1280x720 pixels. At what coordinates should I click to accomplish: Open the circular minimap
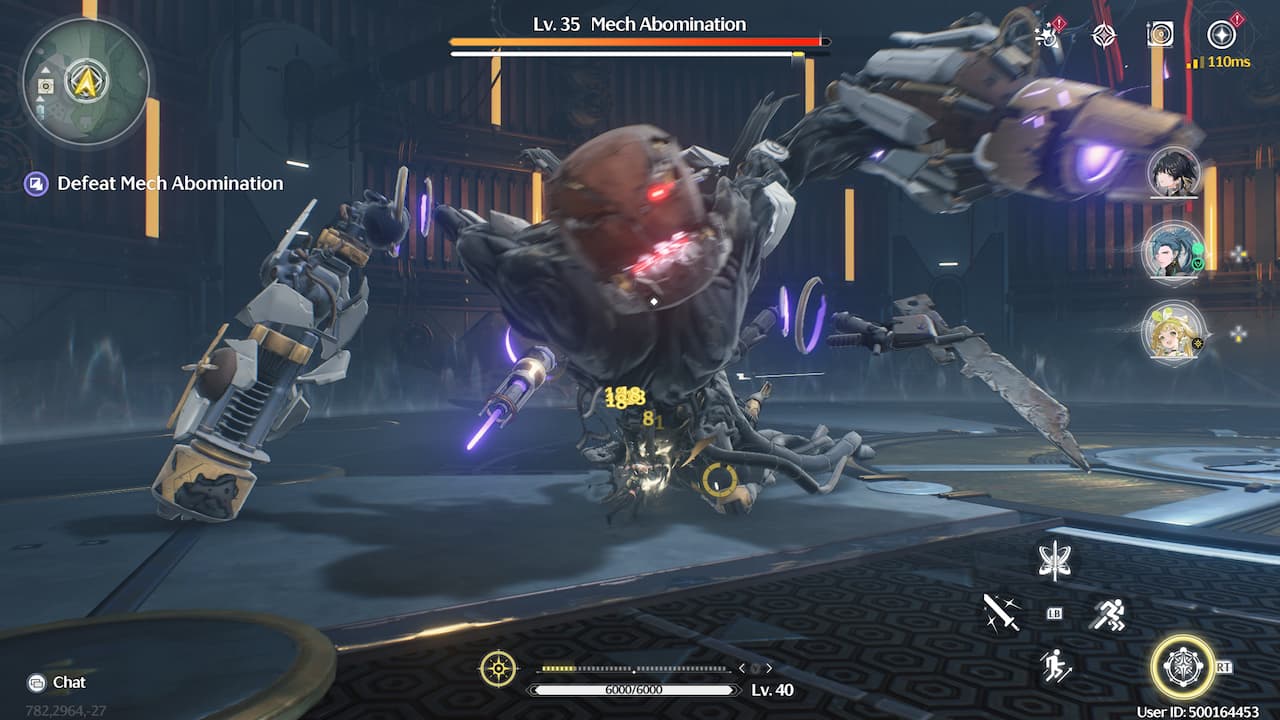85,82
